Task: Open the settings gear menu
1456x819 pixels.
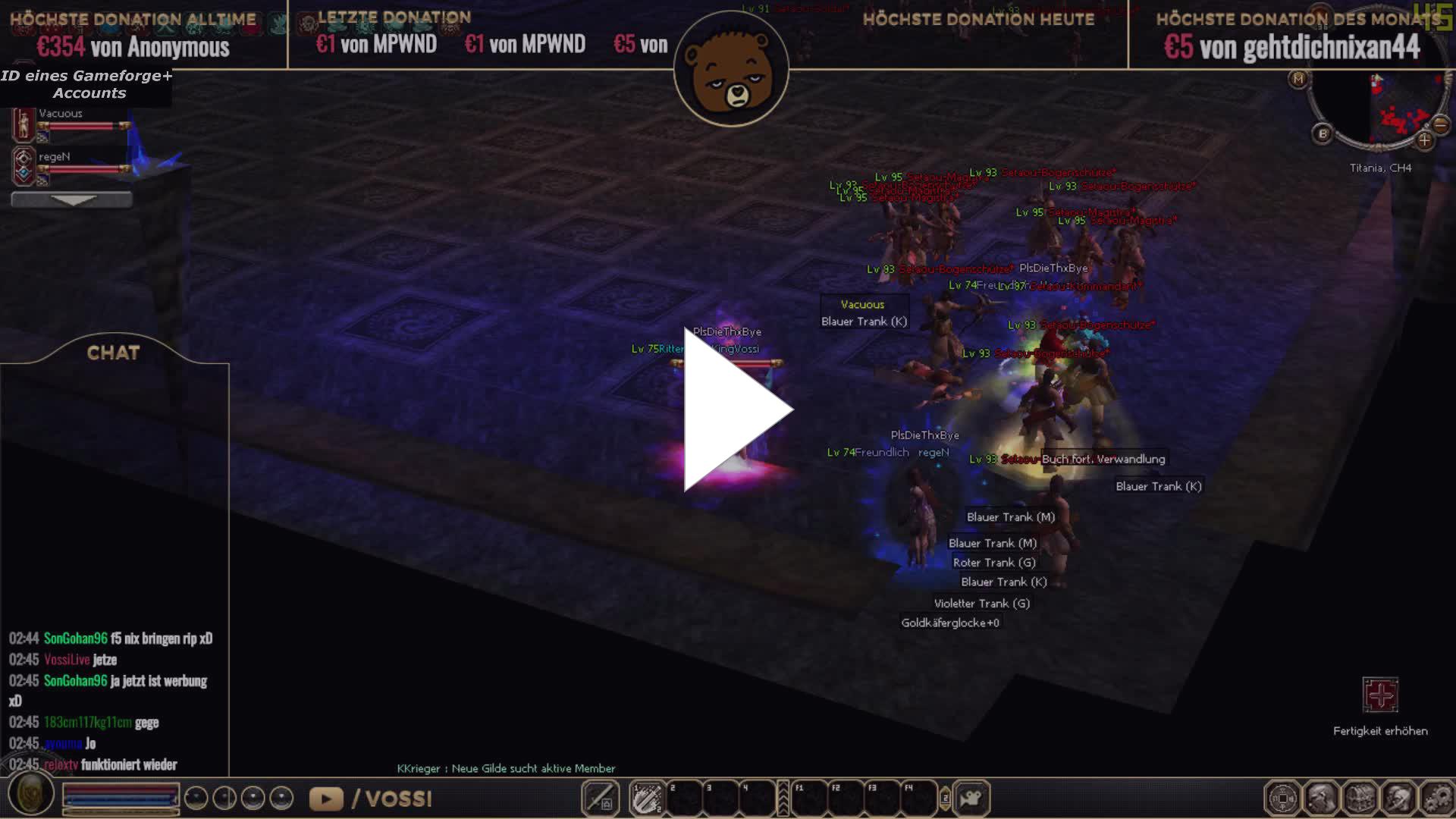Action: click(x=1437, y=799)
